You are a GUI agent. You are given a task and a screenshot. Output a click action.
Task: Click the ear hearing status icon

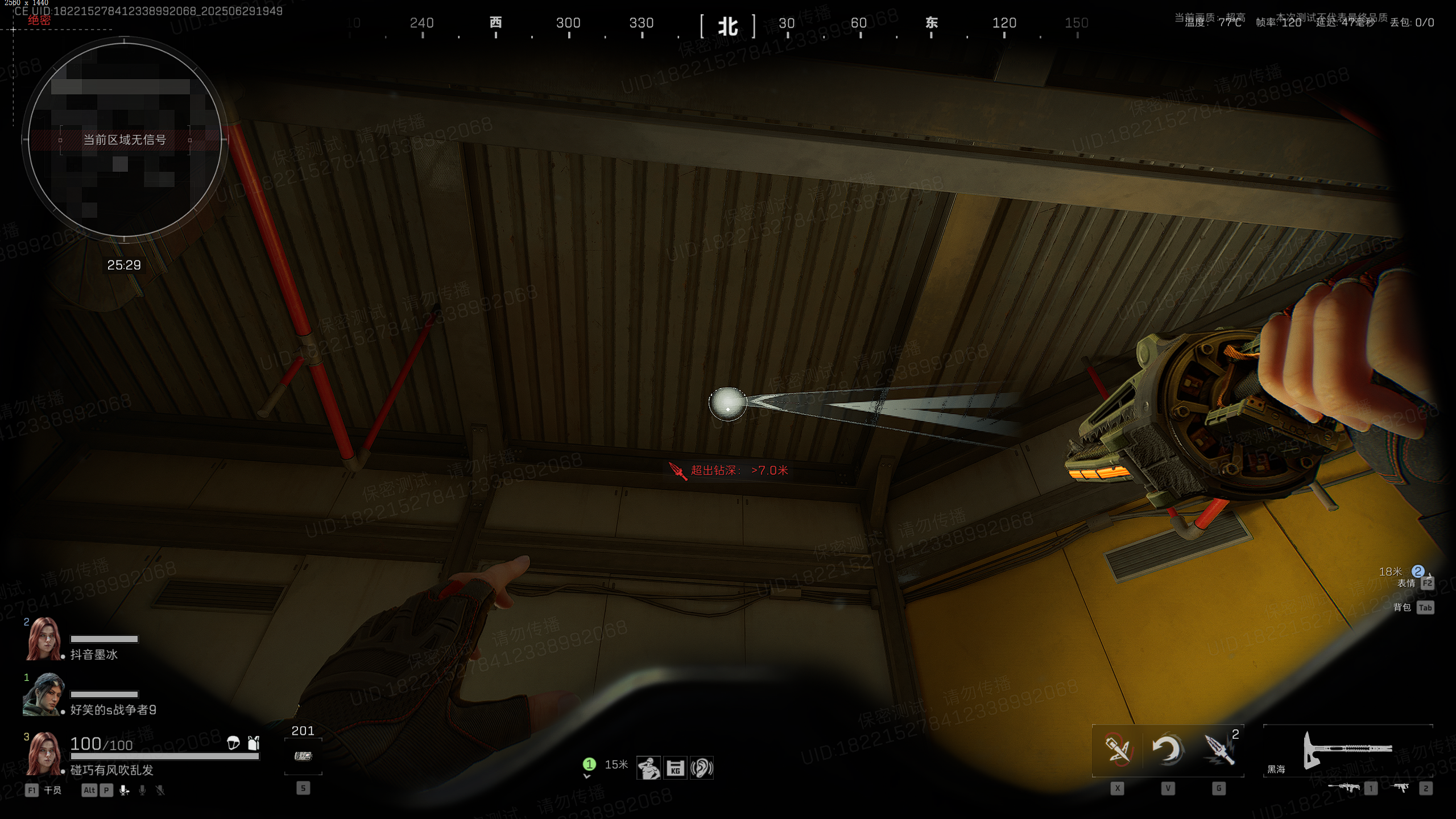(701, 768)
